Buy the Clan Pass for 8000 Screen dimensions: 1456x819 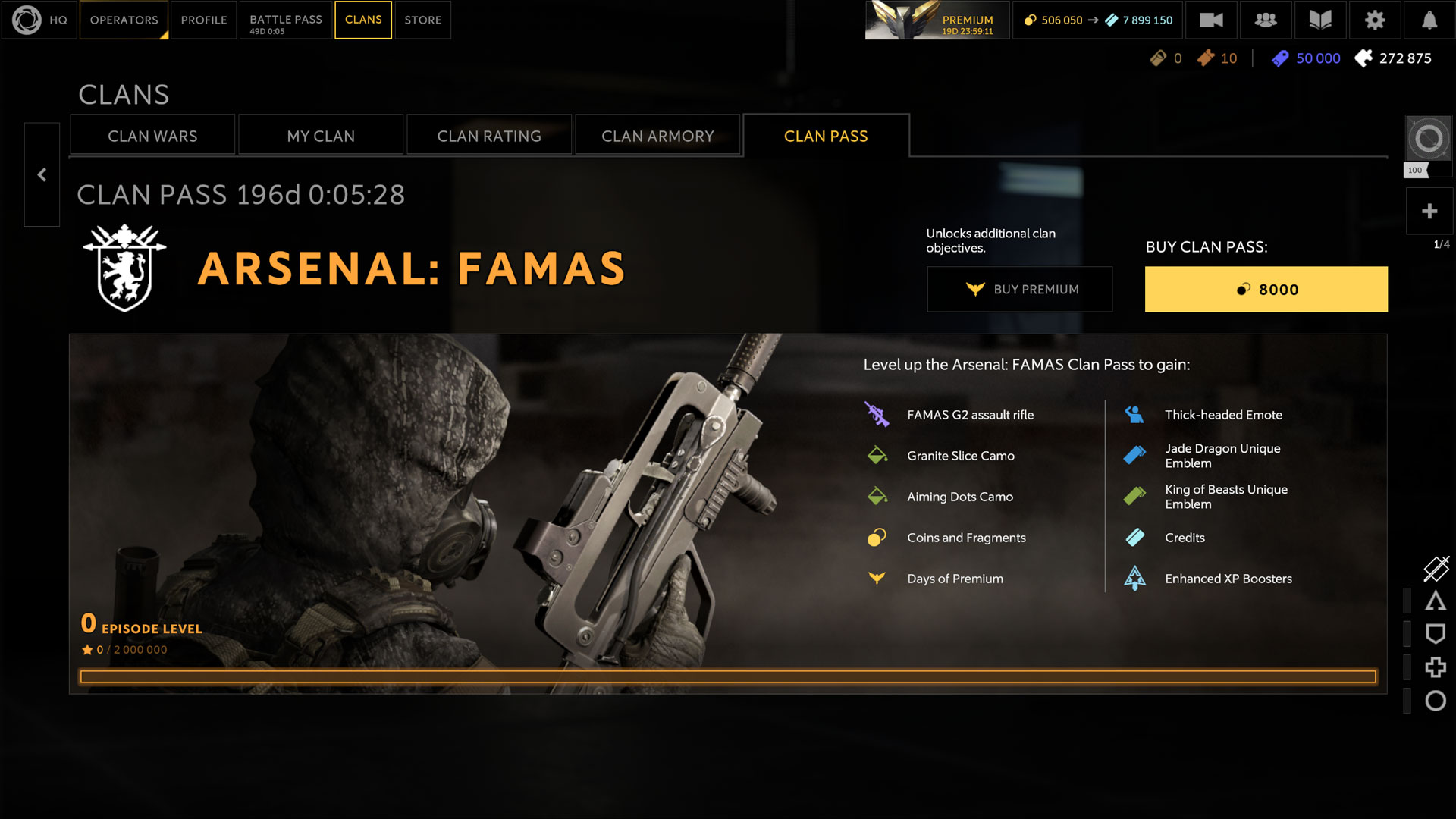pos(1266,289)
